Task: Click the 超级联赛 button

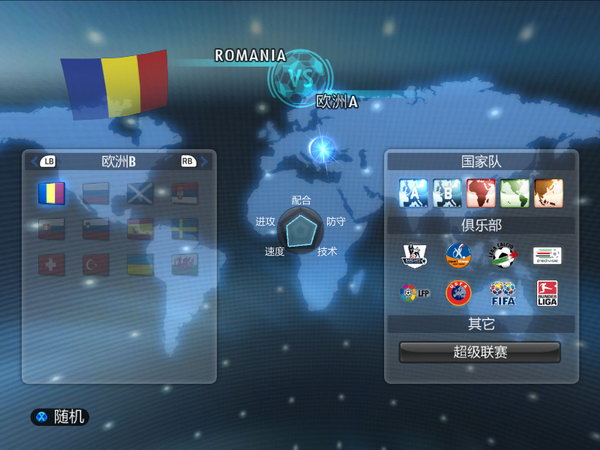Action: tap(480, 352)
